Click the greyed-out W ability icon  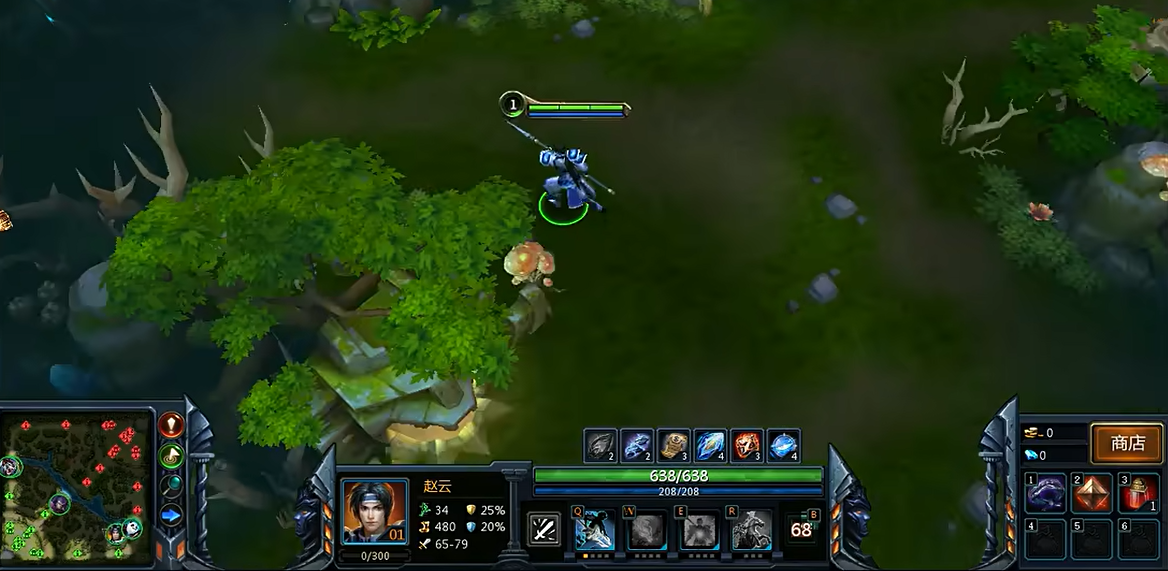(x=647, y=530)
